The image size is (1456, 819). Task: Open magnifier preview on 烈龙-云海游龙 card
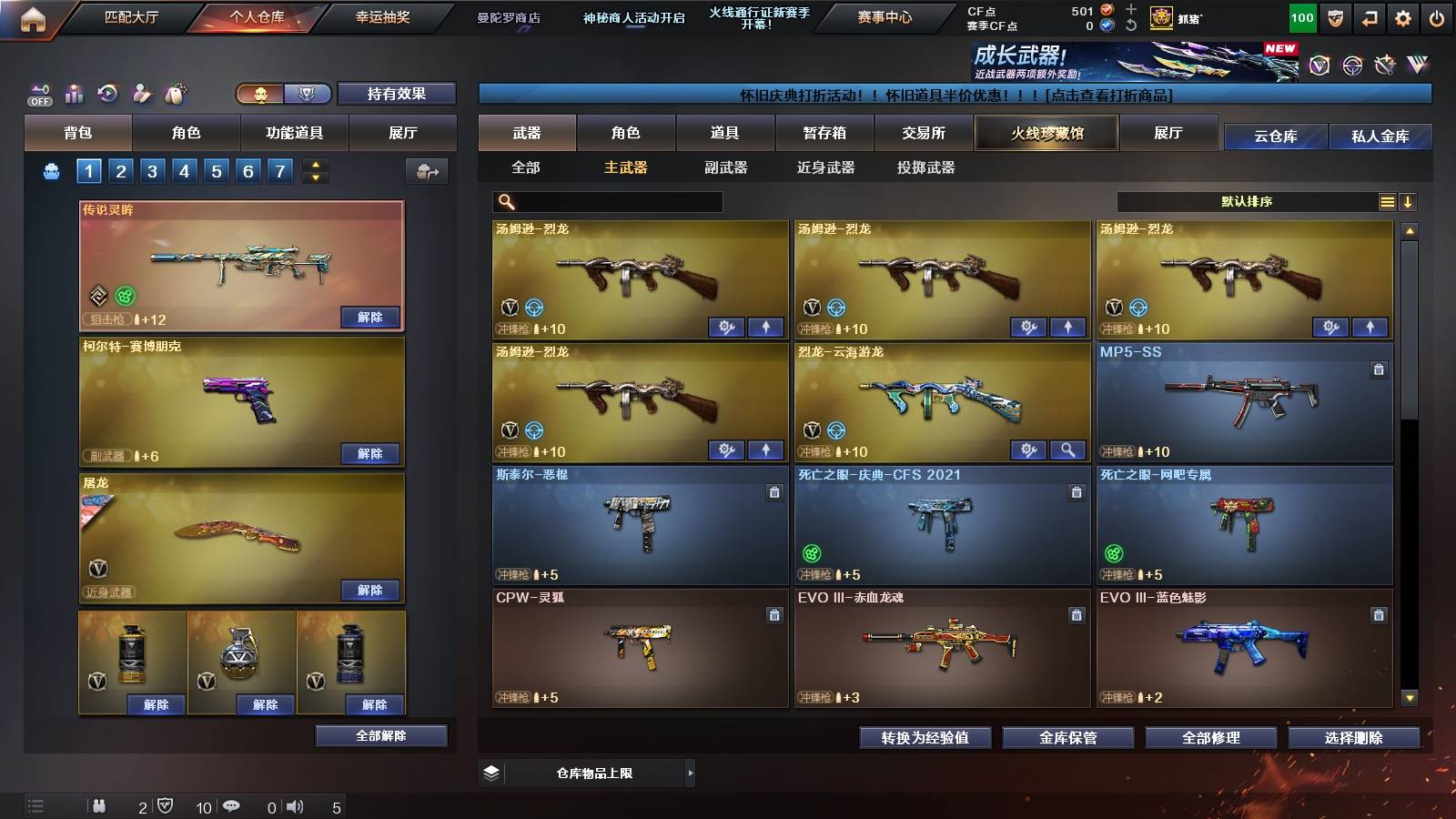1068,450
